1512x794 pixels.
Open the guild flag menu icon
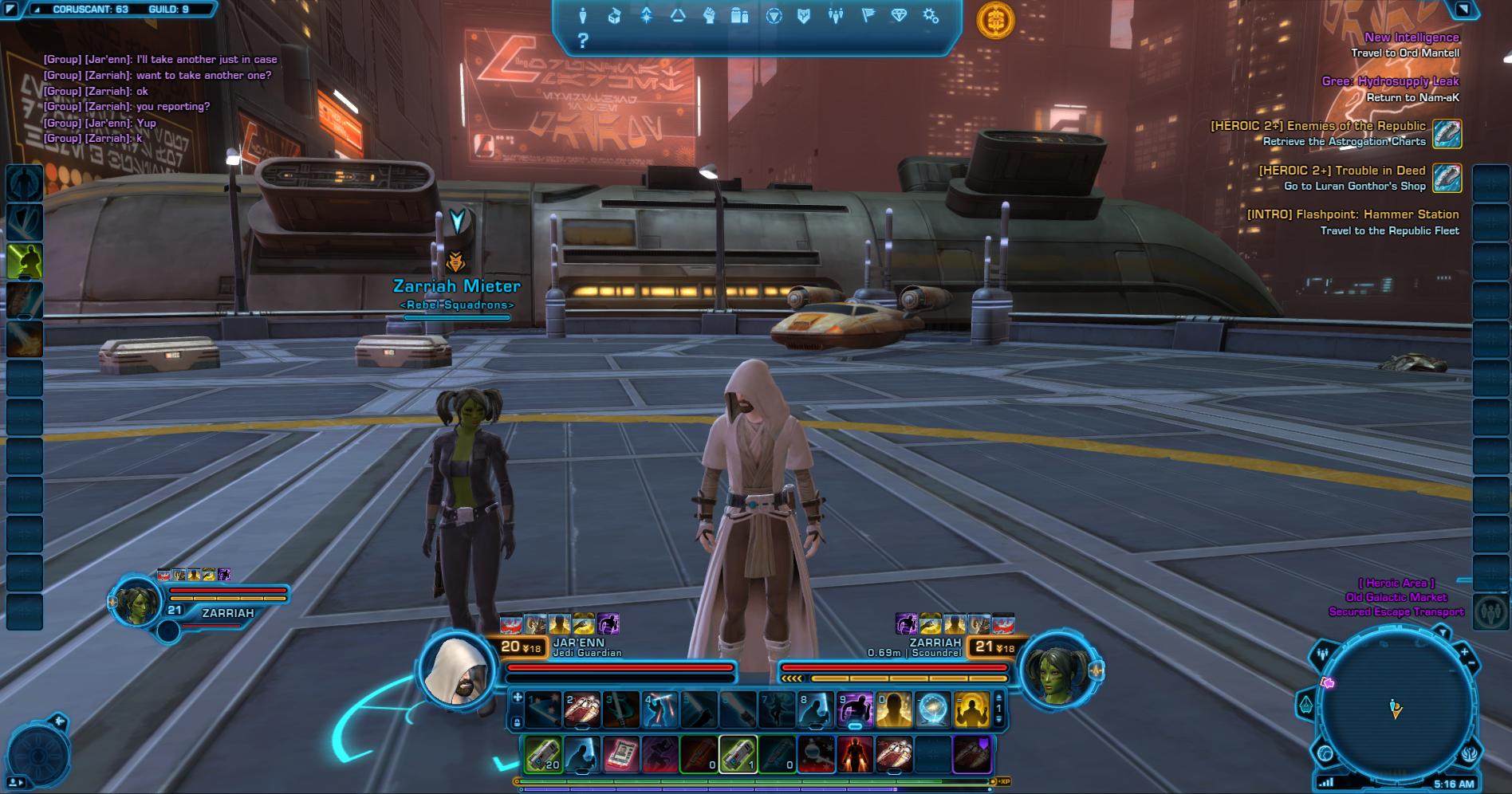tap(867, 16)
